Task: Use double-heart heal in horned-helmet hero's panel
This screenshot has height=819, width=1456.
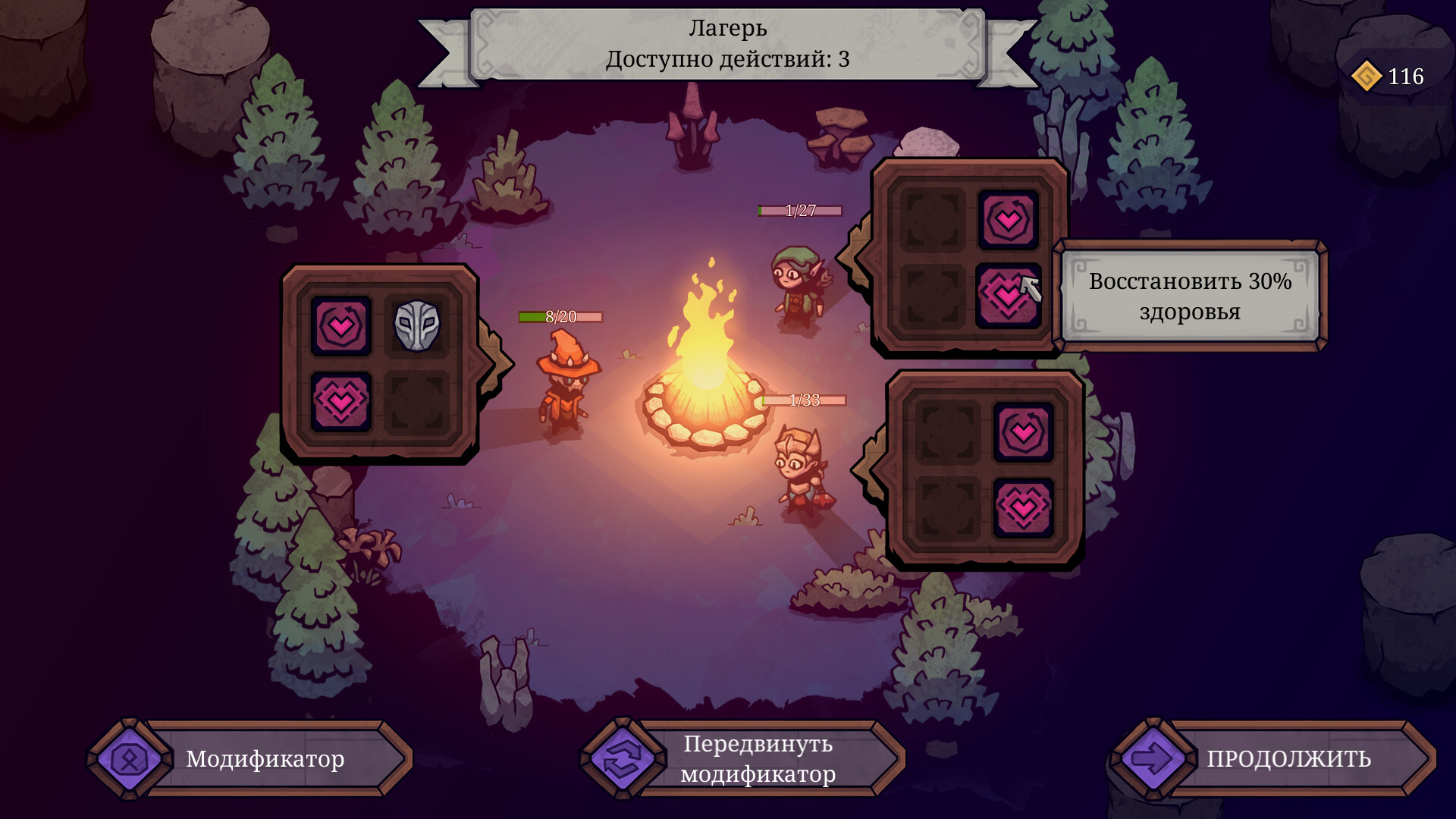Action: (1023, 507)
